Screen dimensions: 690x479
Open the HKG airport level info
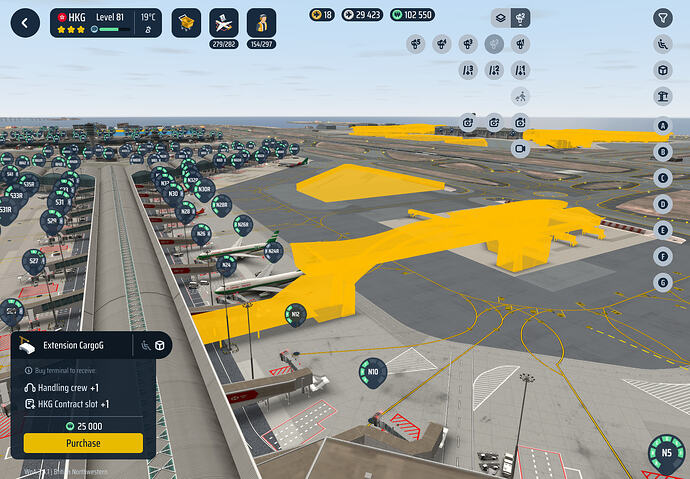[x=105, y=22]
